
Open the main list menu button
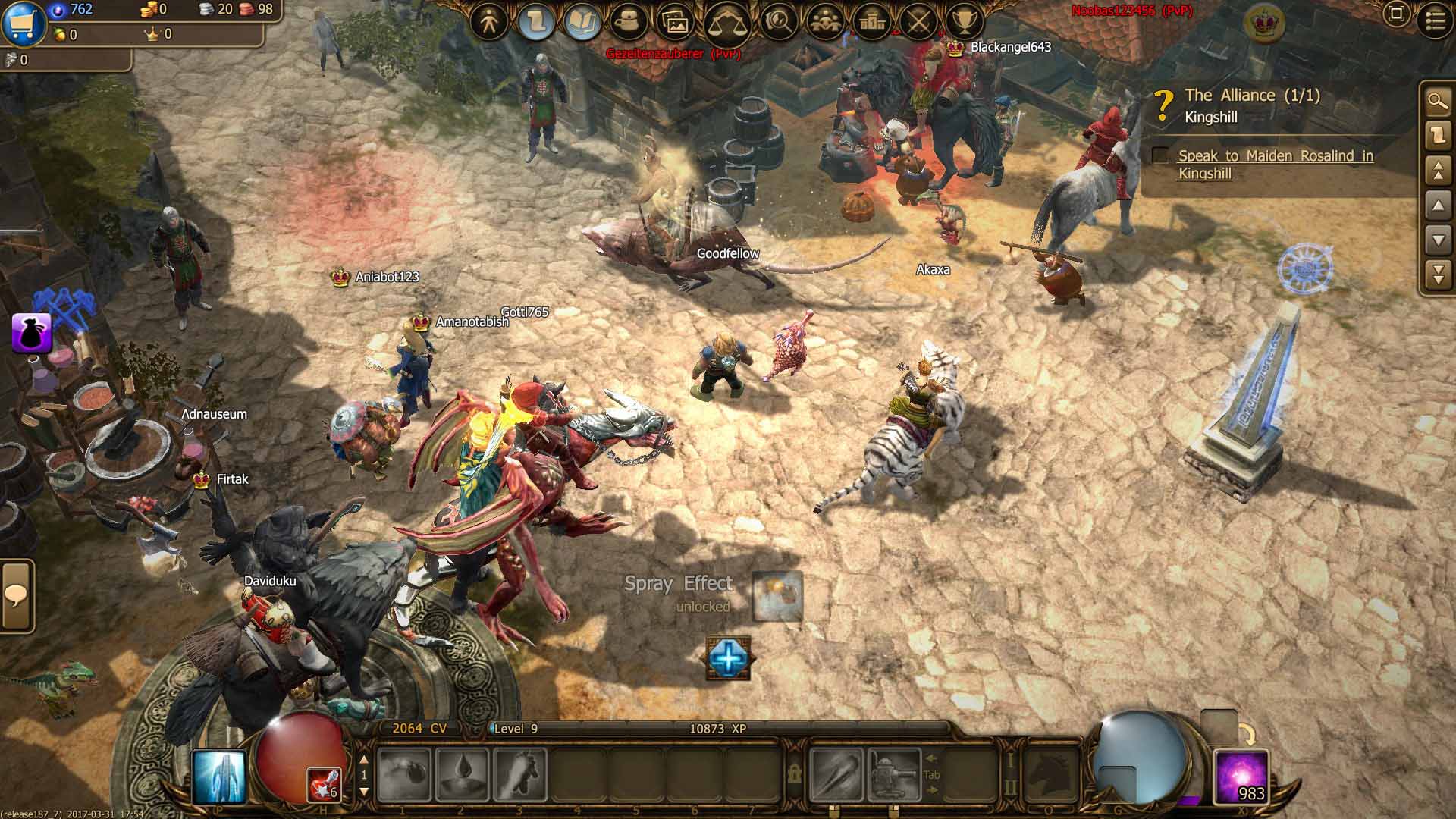click(1435, 20)
